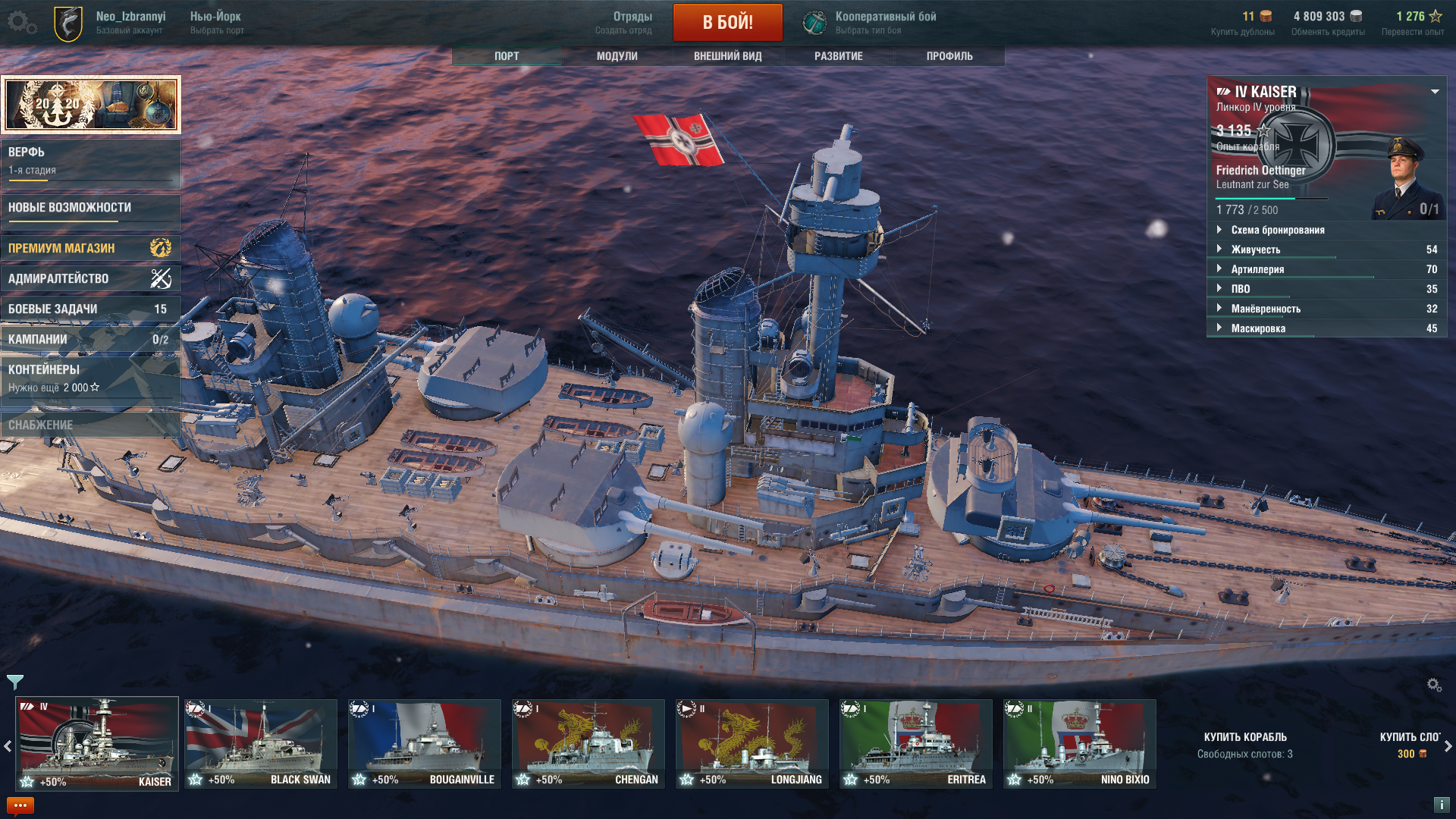Select the Bougainville ship in the carousel

click(x=425, y=743)
